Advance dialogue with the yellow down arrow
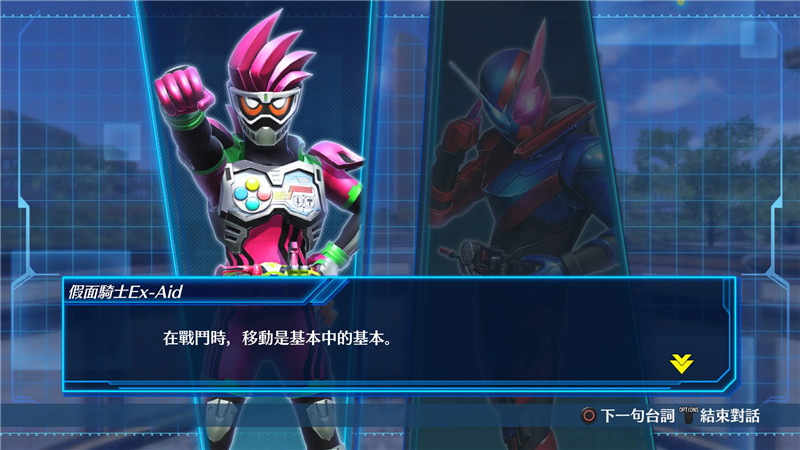This screenshot has width=800, height=450. click(x=681, y=363)
